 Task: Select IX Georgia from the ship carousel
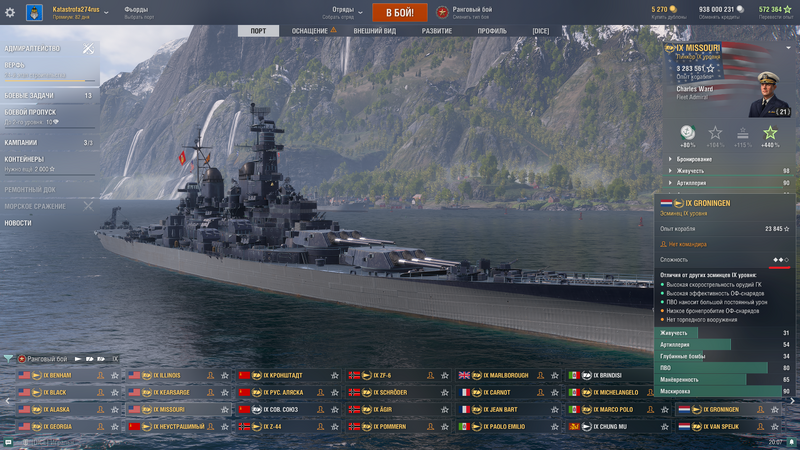tap(60, 426)
